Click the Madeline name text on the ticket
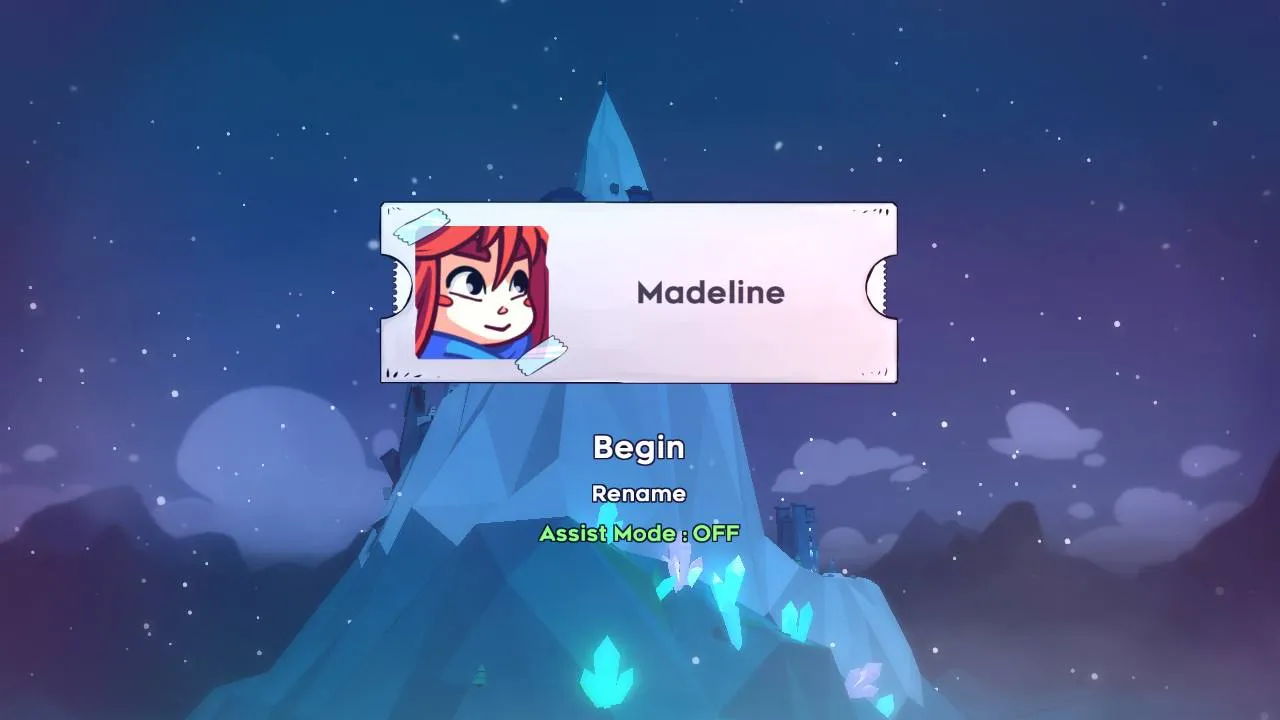 [712, 293]
